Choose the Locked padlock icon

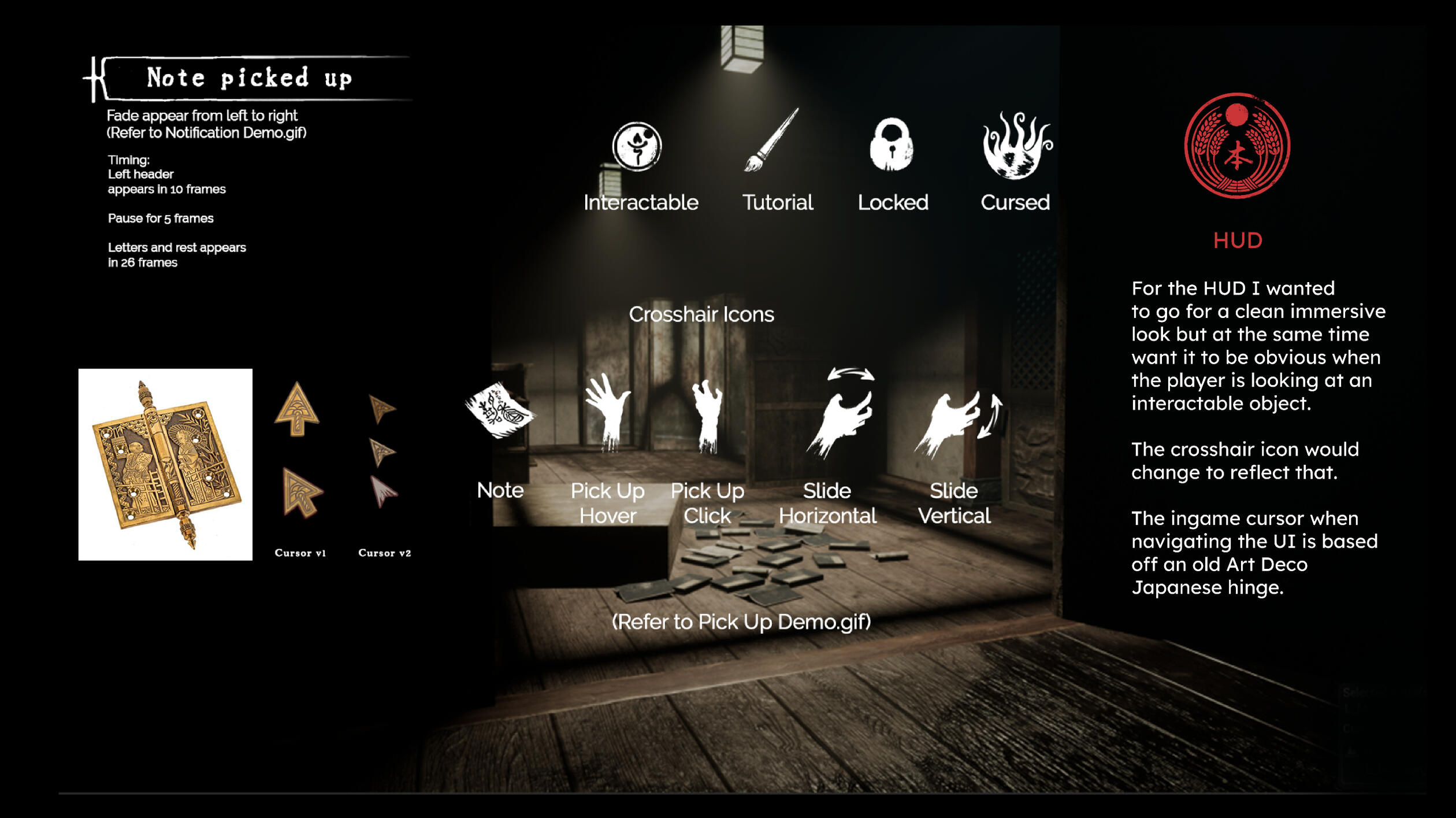point(892,145)
